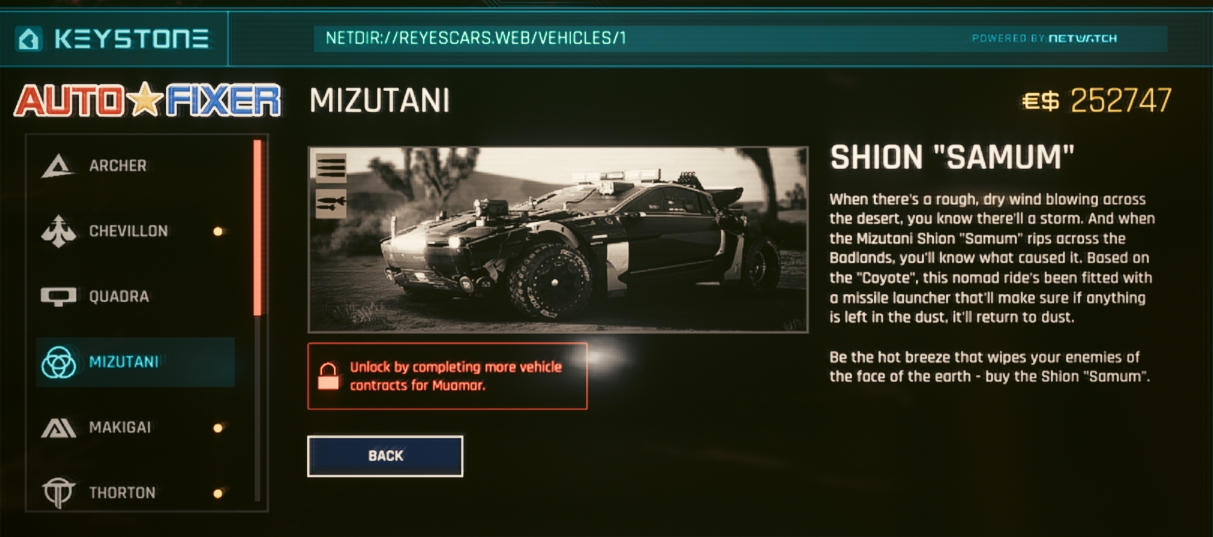Click the brand list scrollbar
The height and width of the screenshot is (537, 1213).
coord(258,228)
